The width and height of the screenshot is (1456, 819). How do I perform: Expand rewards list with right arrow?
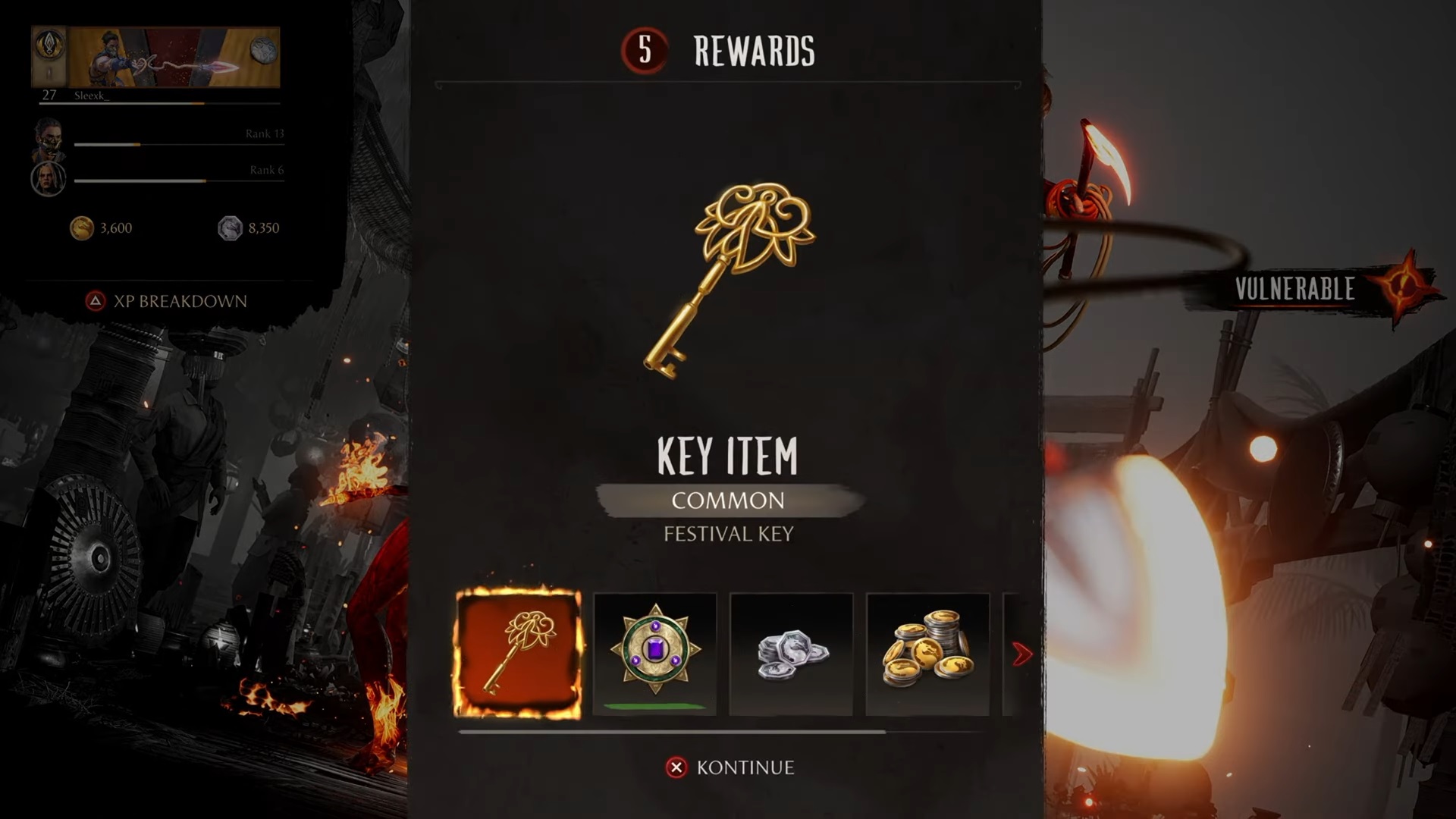click(1022, 653)
